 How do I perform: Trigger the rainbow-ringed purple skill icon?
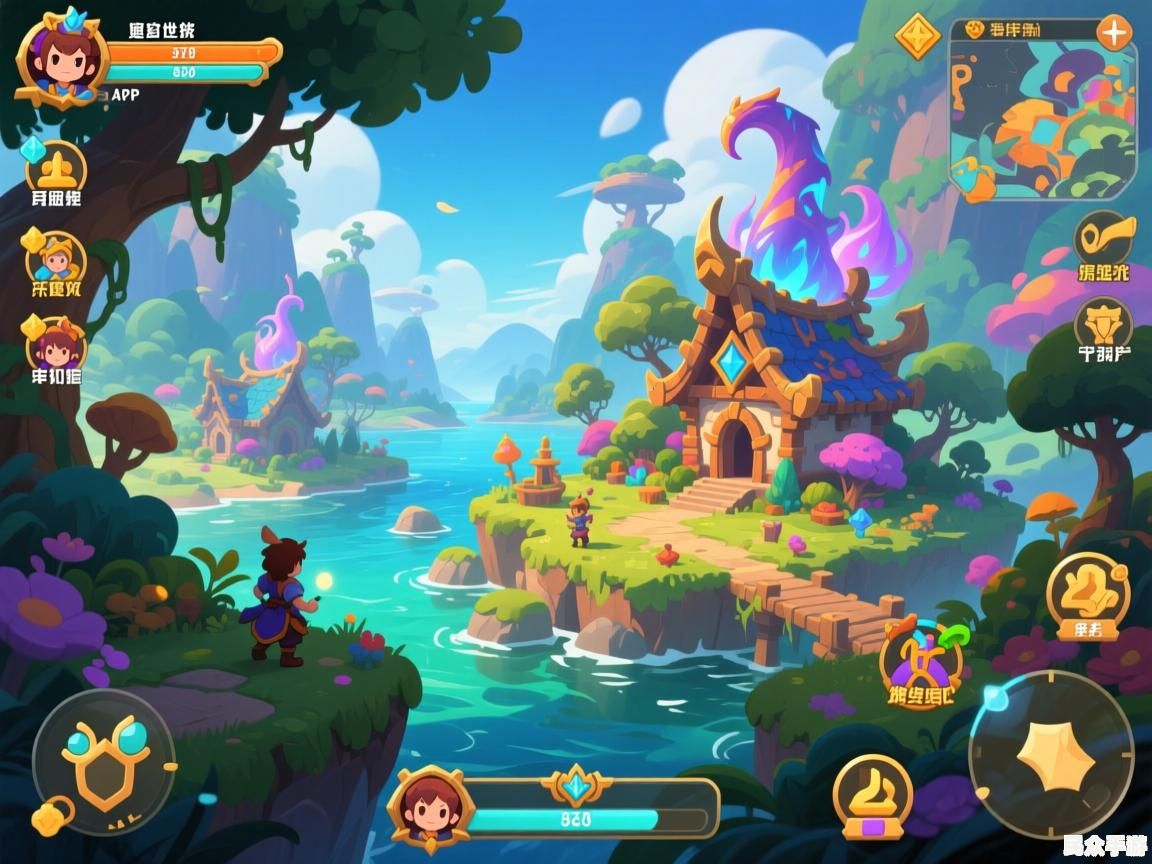point(921,661)
